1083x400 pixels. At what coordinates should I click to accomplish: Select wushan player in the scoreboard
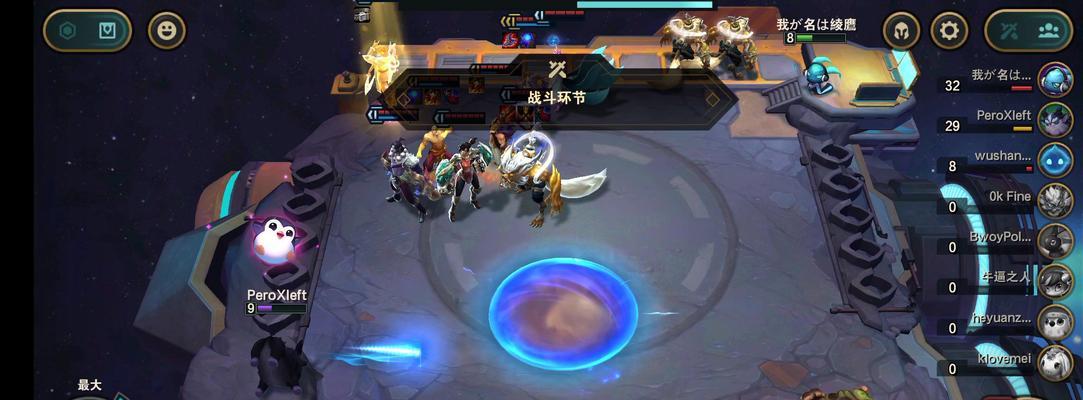tap(1055, 160)
